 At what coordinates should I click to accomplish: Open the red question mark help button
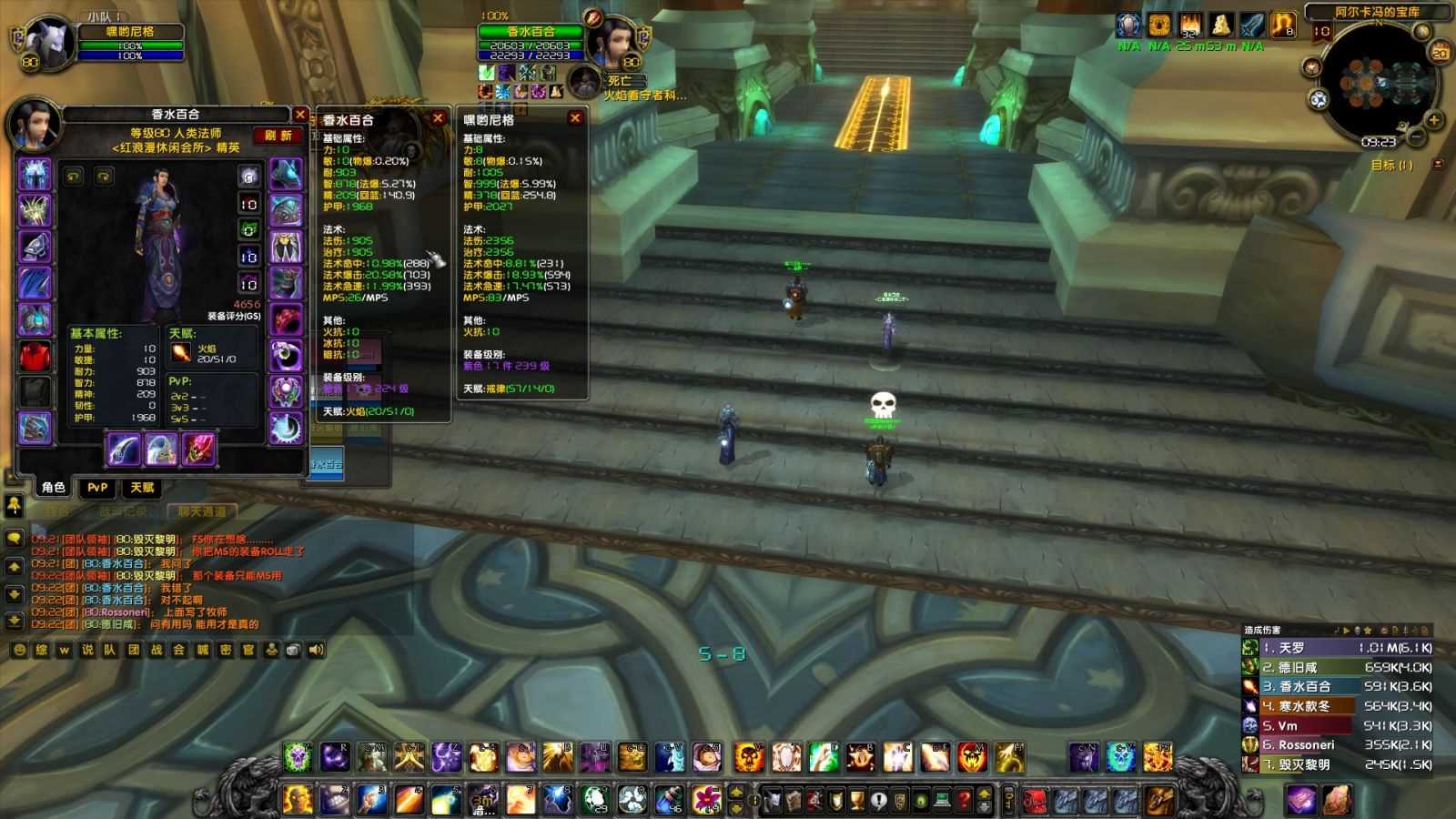pyautogui.click(x=964, y=801)
